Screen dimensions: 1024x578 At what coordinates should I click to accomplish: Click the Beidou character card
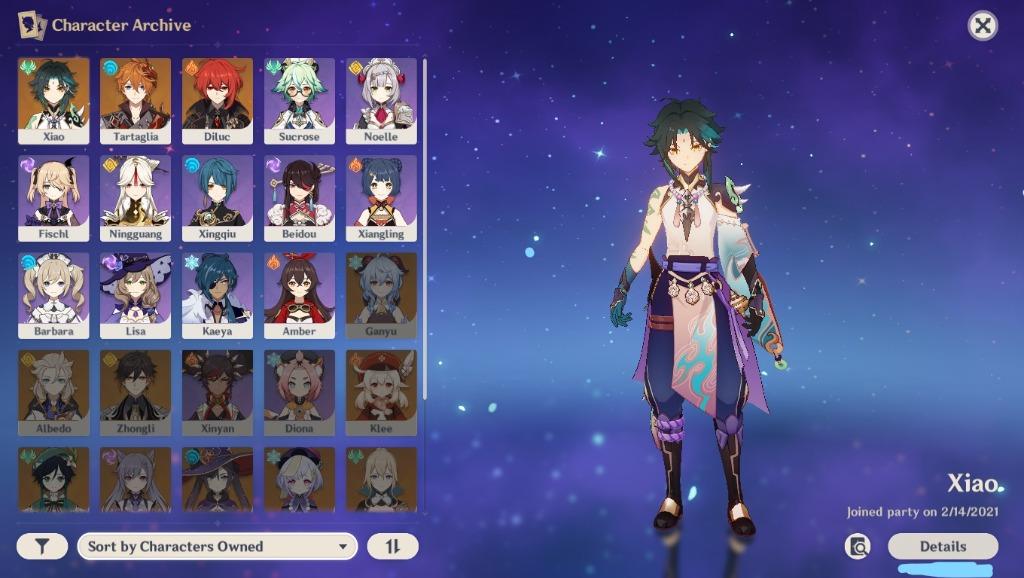click(x=299, y=197)
